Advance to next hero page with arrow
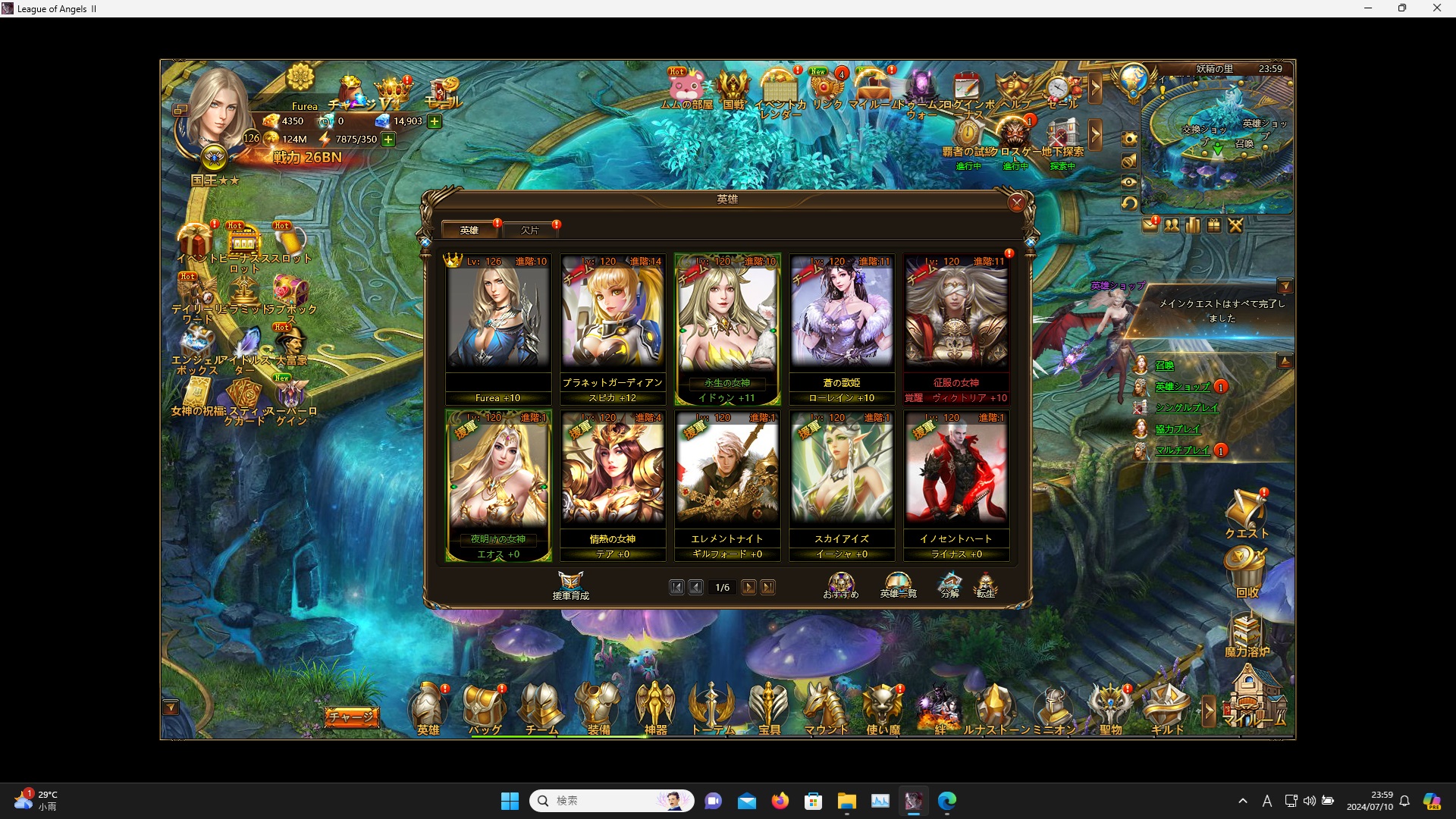 (x=749, y=587)
